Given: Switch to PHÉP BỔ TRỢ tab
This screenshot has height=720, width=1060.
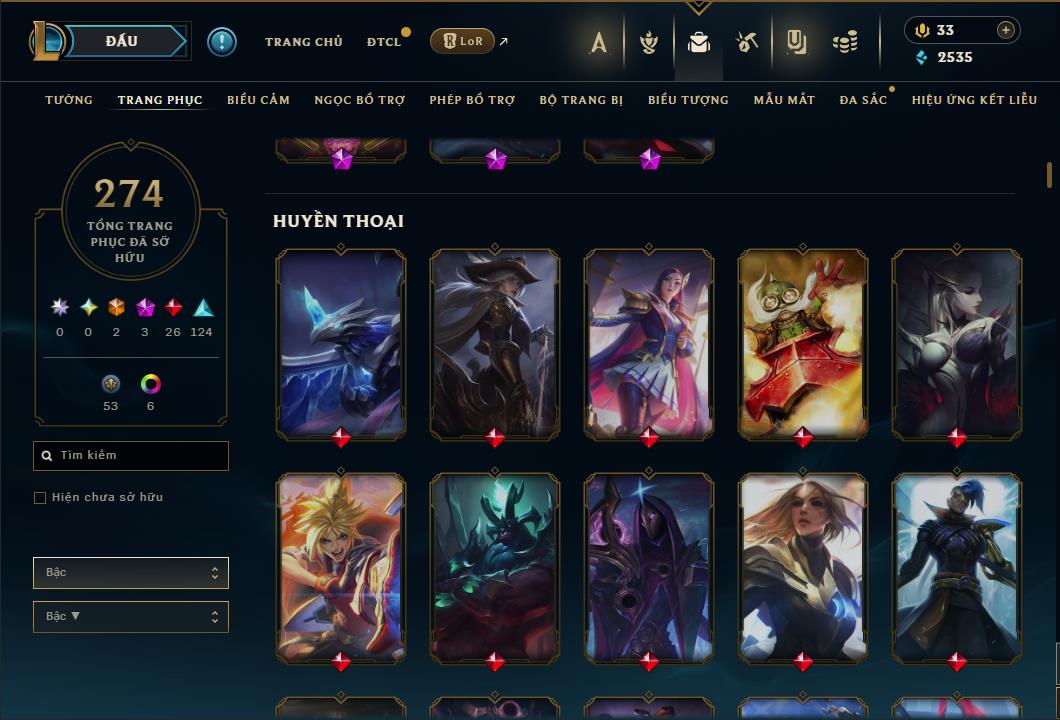Looking at the screenshot, I should coord(472,100).
